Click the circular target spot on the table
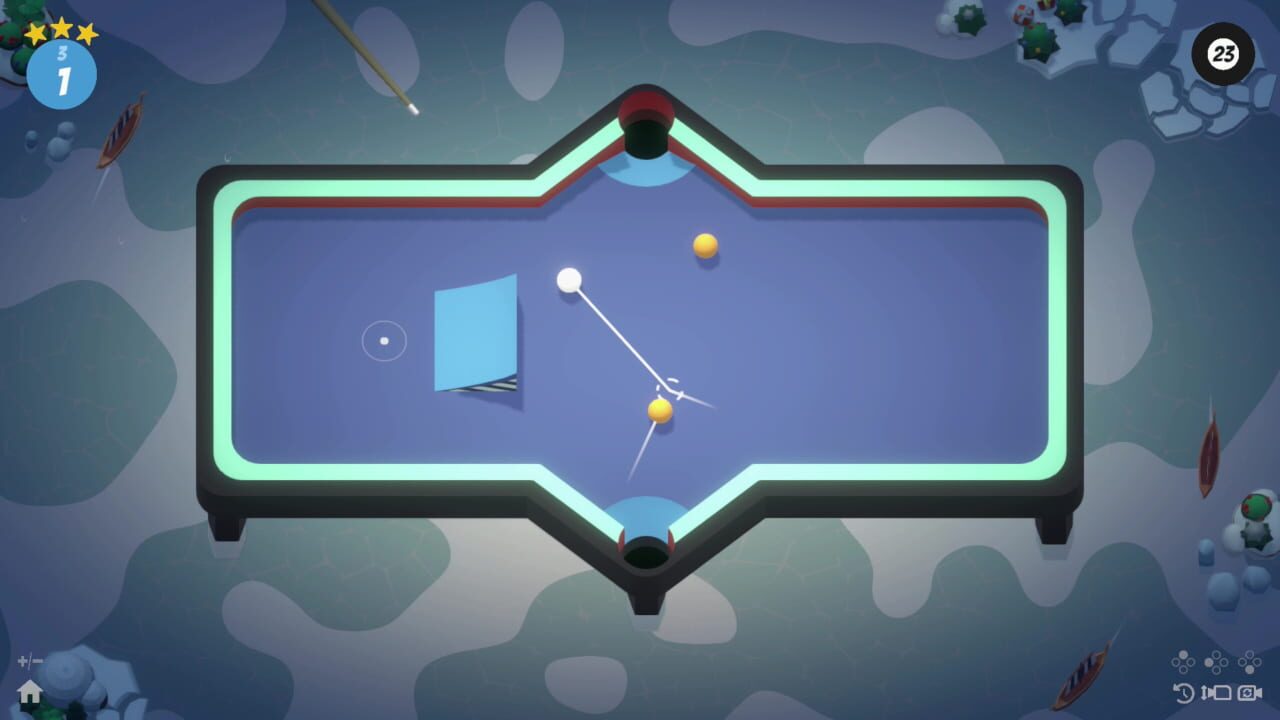Viewport: 1280px width, 720px height. [383, 341]
